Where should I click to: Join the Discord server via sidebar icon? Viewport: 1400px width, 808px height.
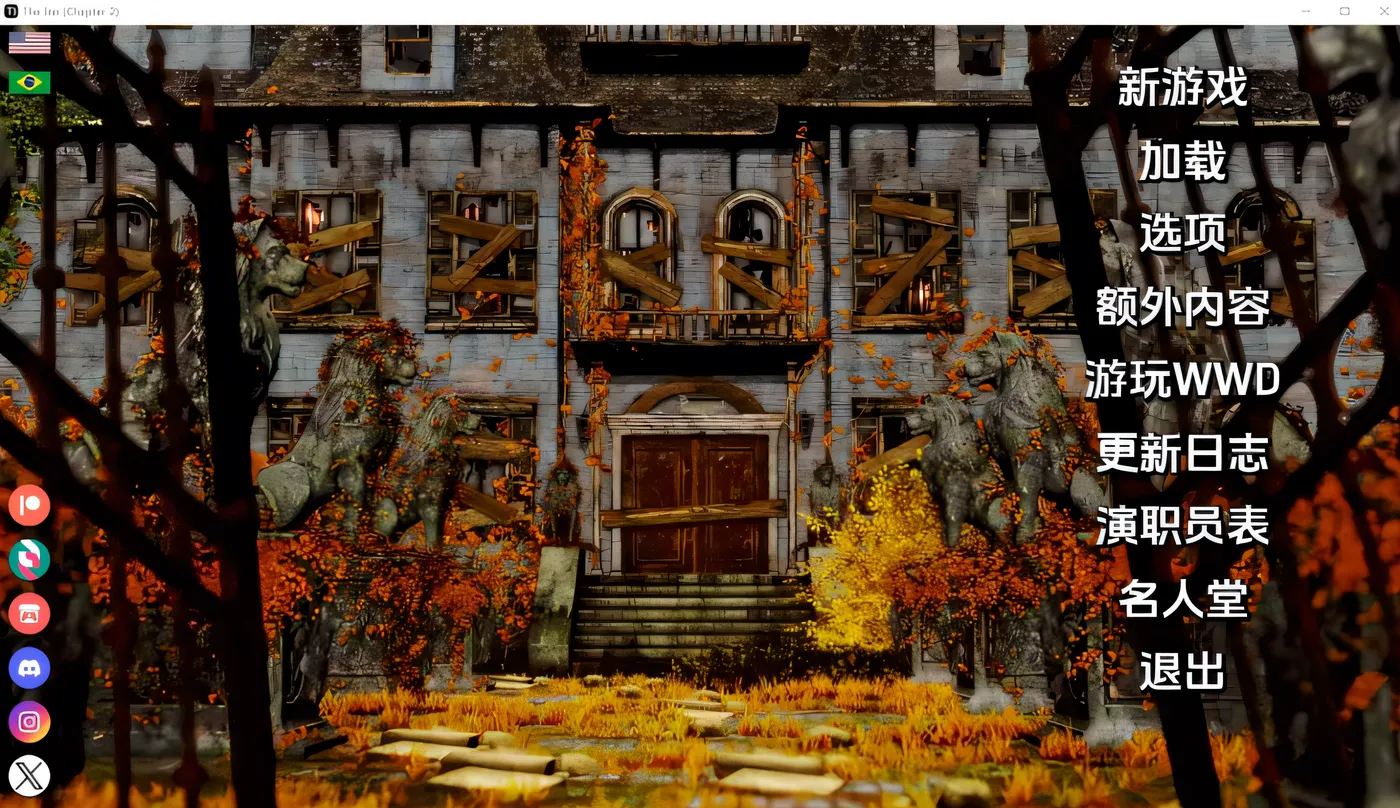click(29, 668)
